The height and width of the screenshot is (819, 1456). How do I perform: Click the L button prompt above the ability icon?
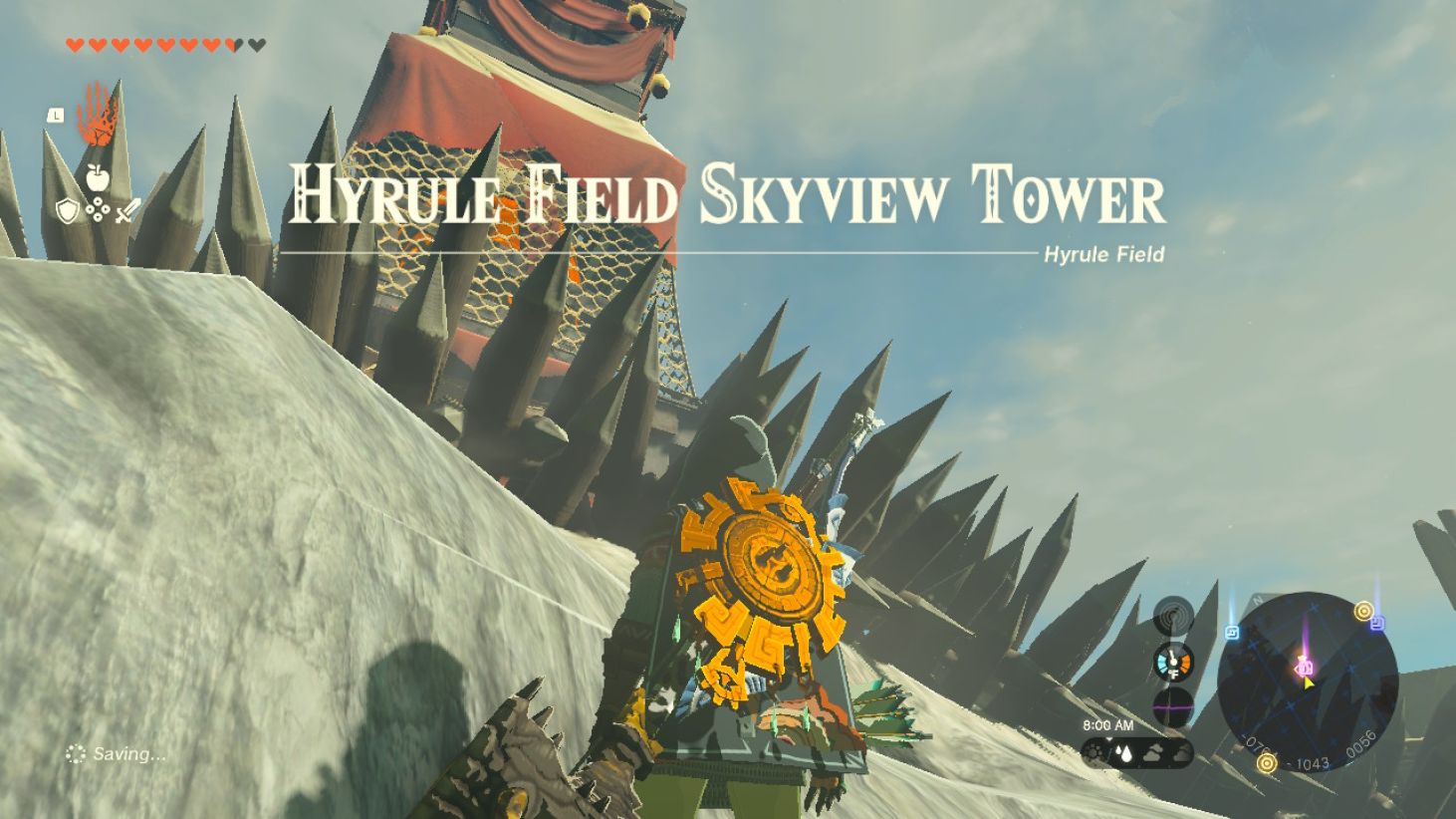point(56,116)
